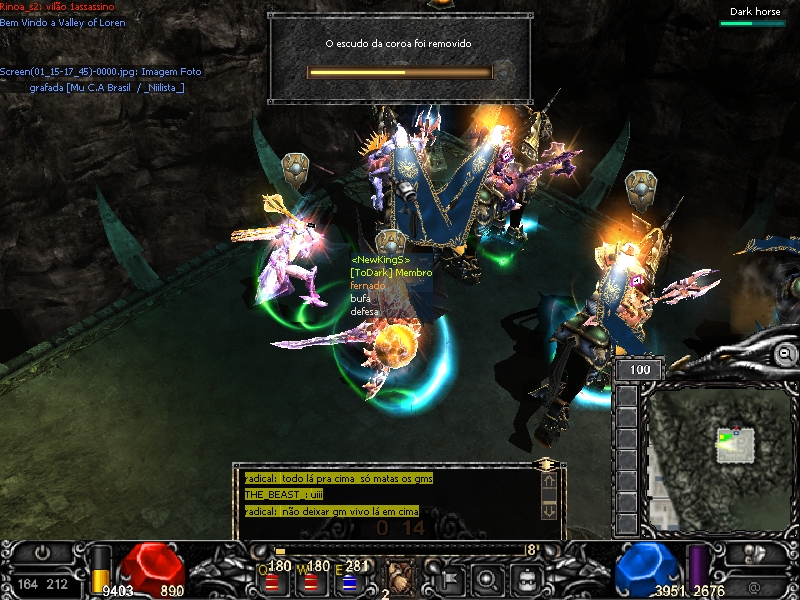800x600 pixels.
Task: Toggle the chat window resize handle
Action: pos(545,465)
